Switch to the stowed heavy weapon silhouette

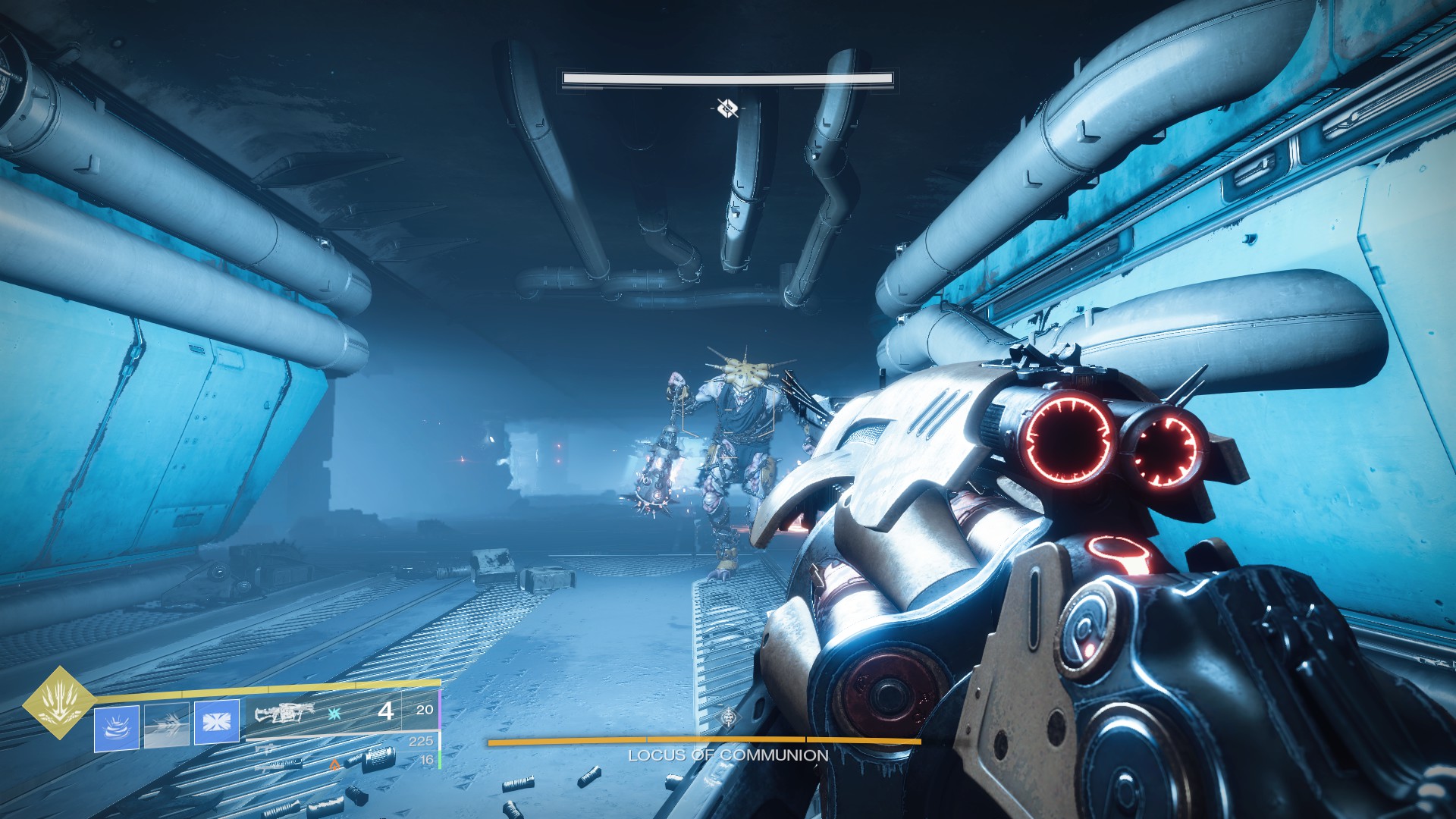[277, 764]
